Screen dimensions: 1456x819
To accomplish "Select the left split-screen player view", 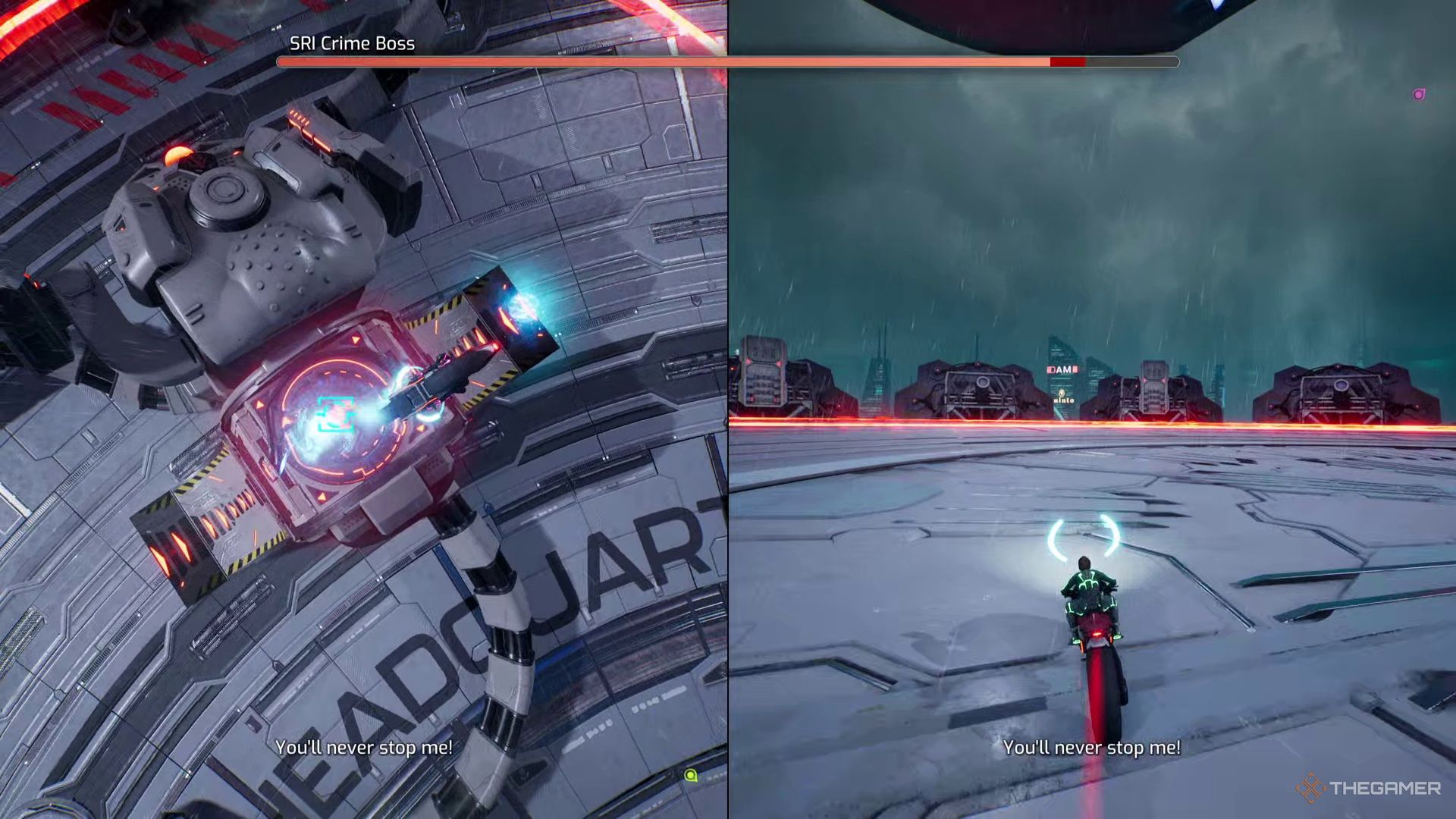I will (364, 409).
